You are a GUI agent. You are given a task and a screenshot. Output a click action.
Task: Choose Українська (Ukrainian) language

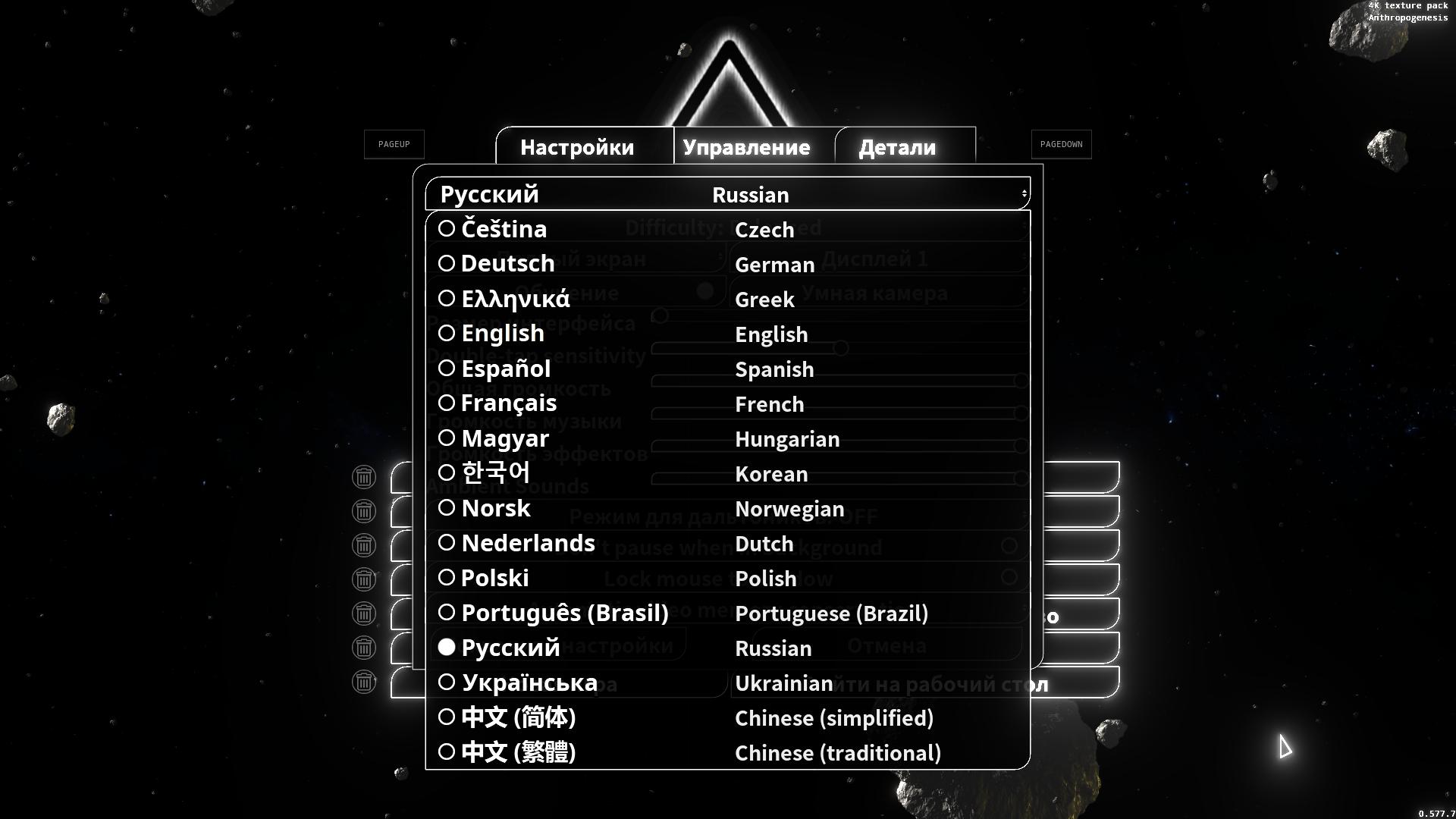529,682
